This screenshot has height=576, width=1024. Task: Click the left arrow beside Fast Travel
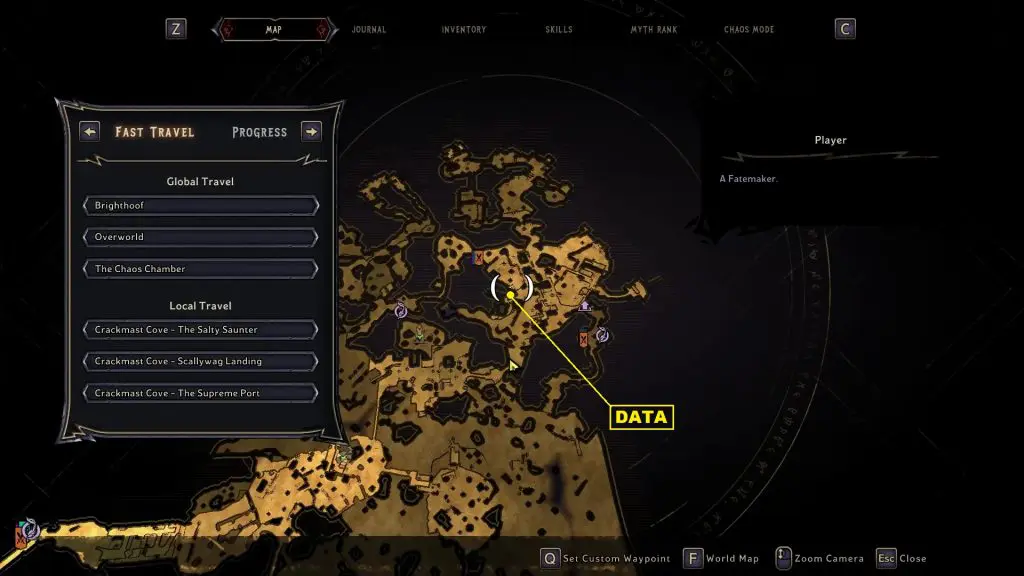pyautogui.click(x=90, y=131)
